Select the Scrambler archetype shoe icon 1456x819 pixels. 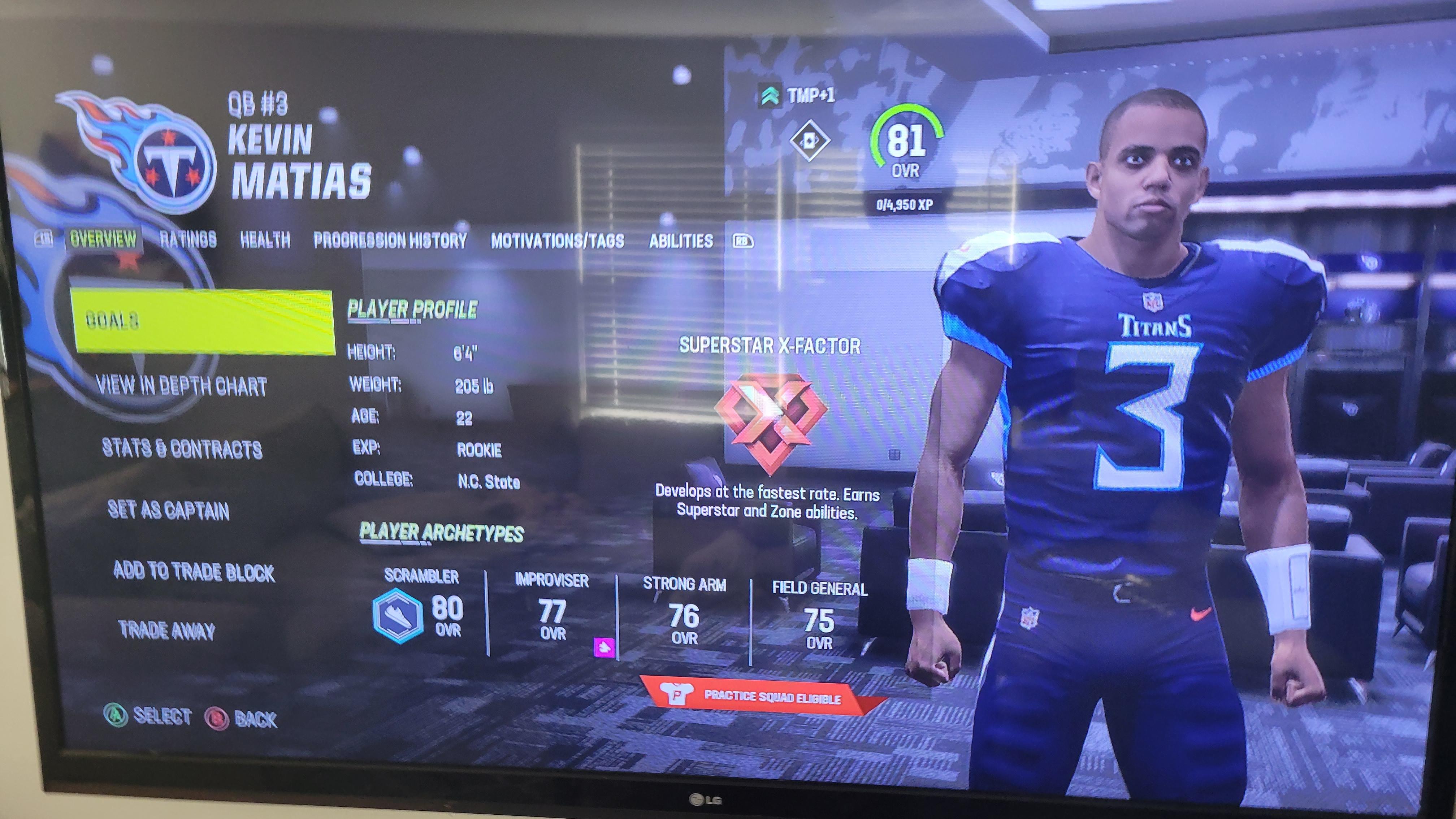tap(397, 616)
